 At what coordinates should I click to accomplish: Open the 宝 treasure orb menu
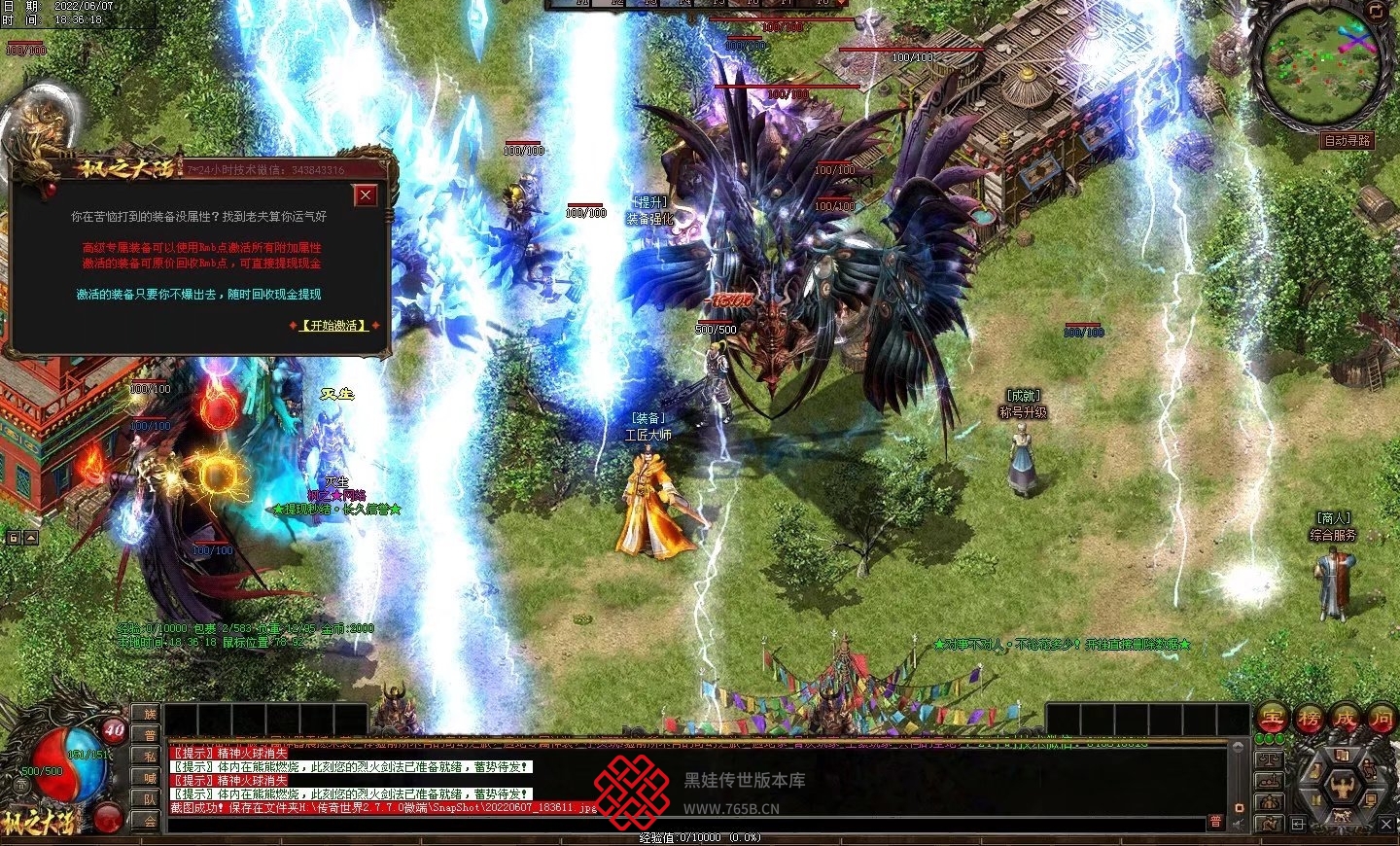click(x=1273, y=720)
